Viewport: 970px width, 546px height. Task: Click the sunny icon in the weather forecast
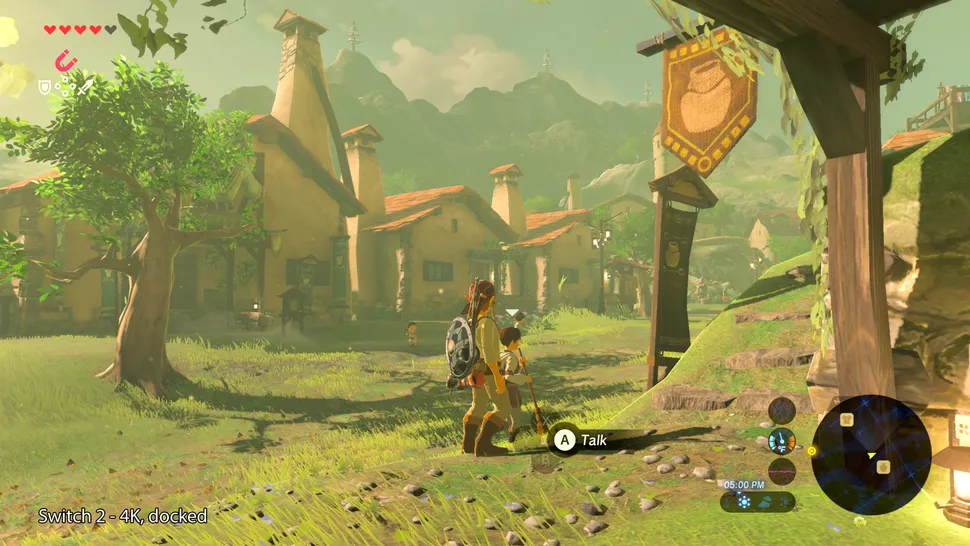coord(744,502)
